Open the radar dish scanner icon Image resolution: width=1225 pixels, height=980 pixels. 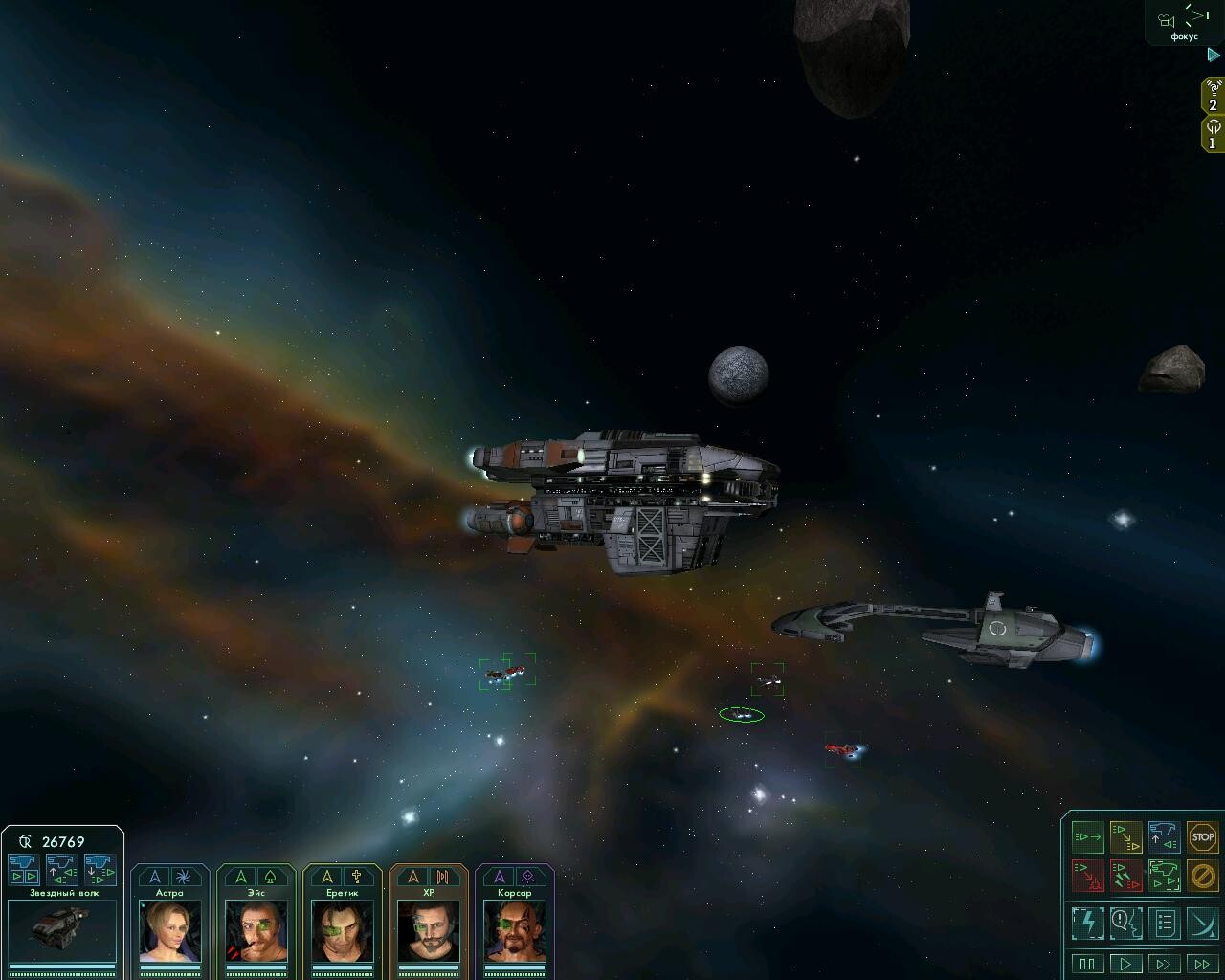click(x=1202, y=923)
